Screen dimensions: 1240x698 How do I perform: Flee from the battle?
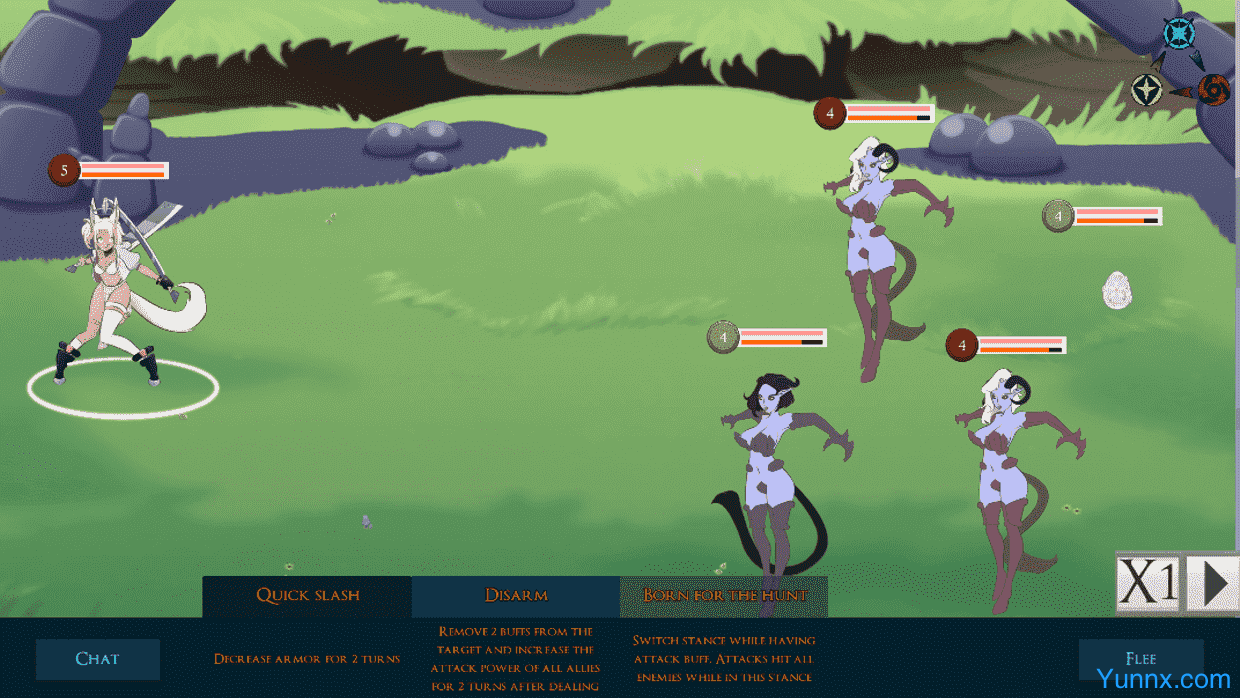pyautogui.click(x=1140, y=659)
